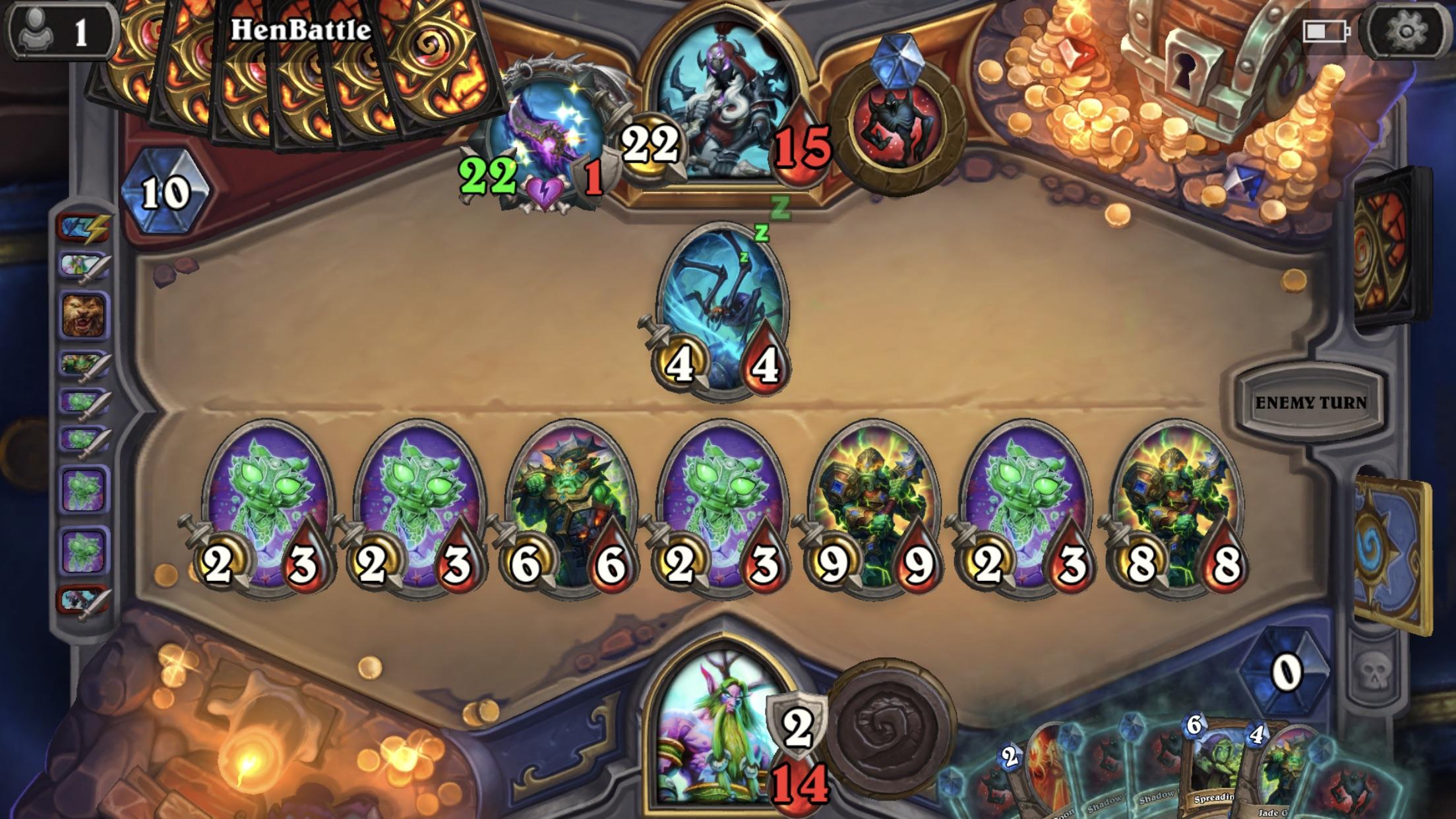
Task: Open the settings gear menu
Action: 1405,30
